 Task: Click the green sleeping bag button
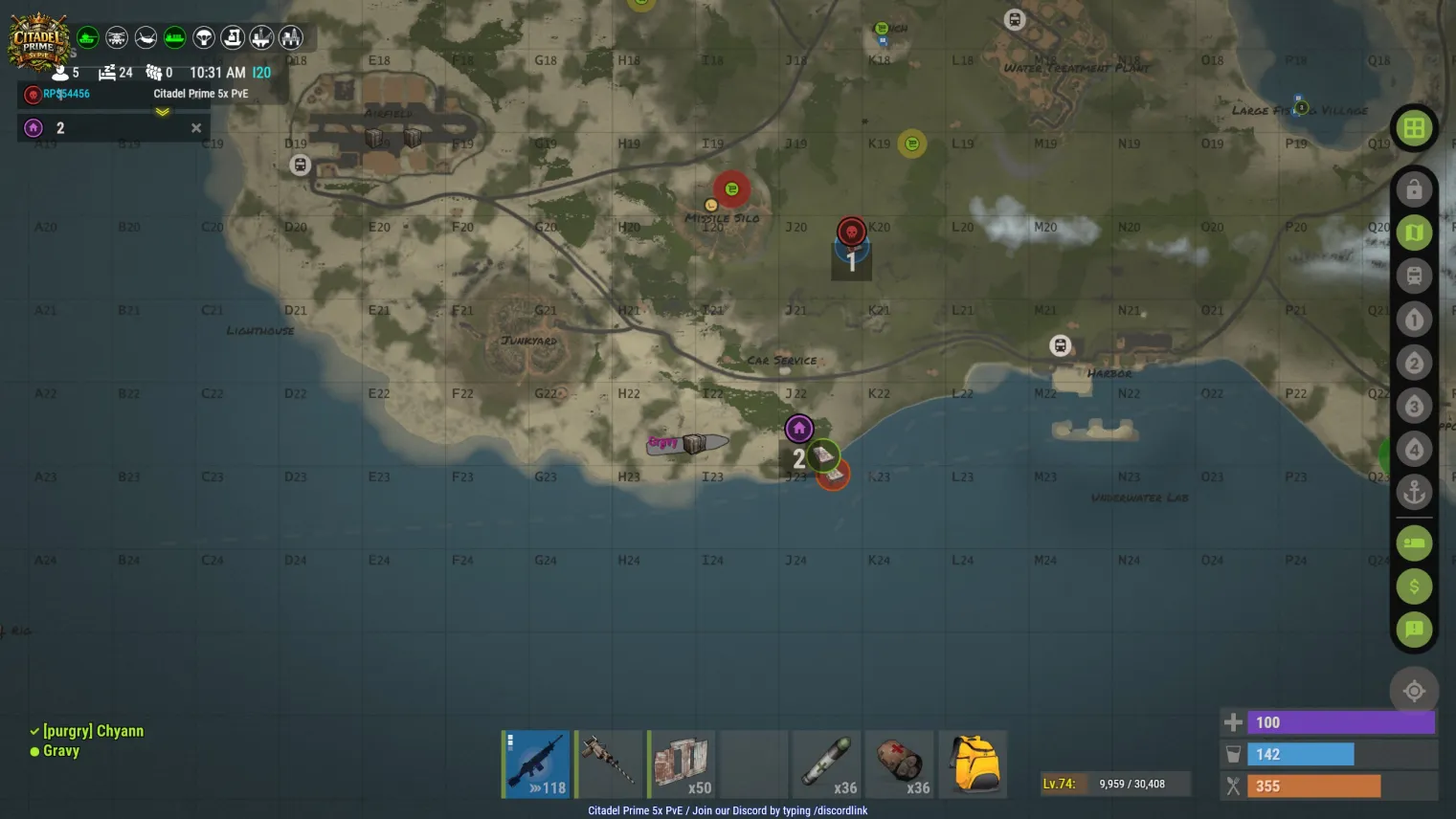1414,543
